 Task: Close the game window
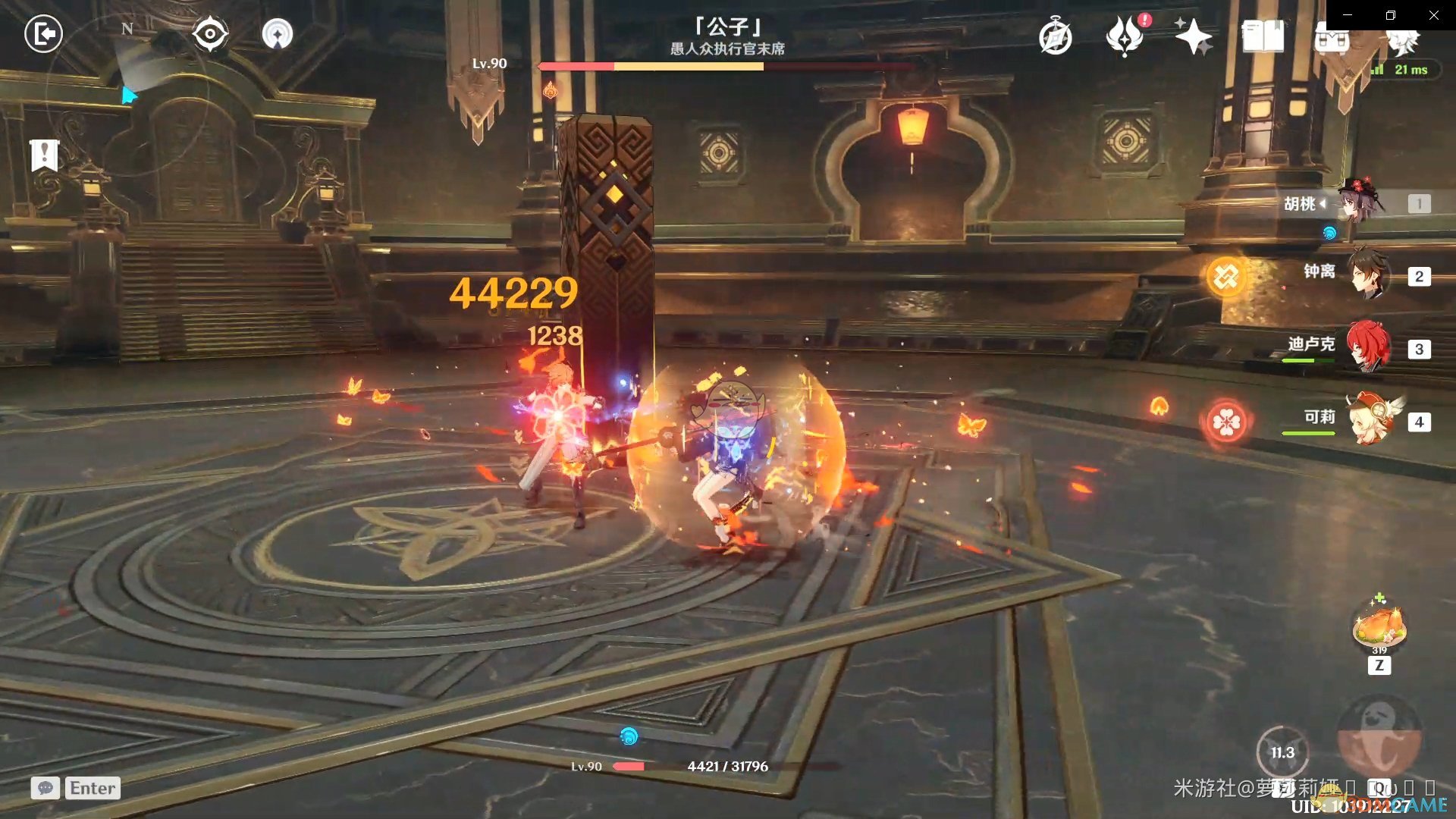tap(1434, 15)
